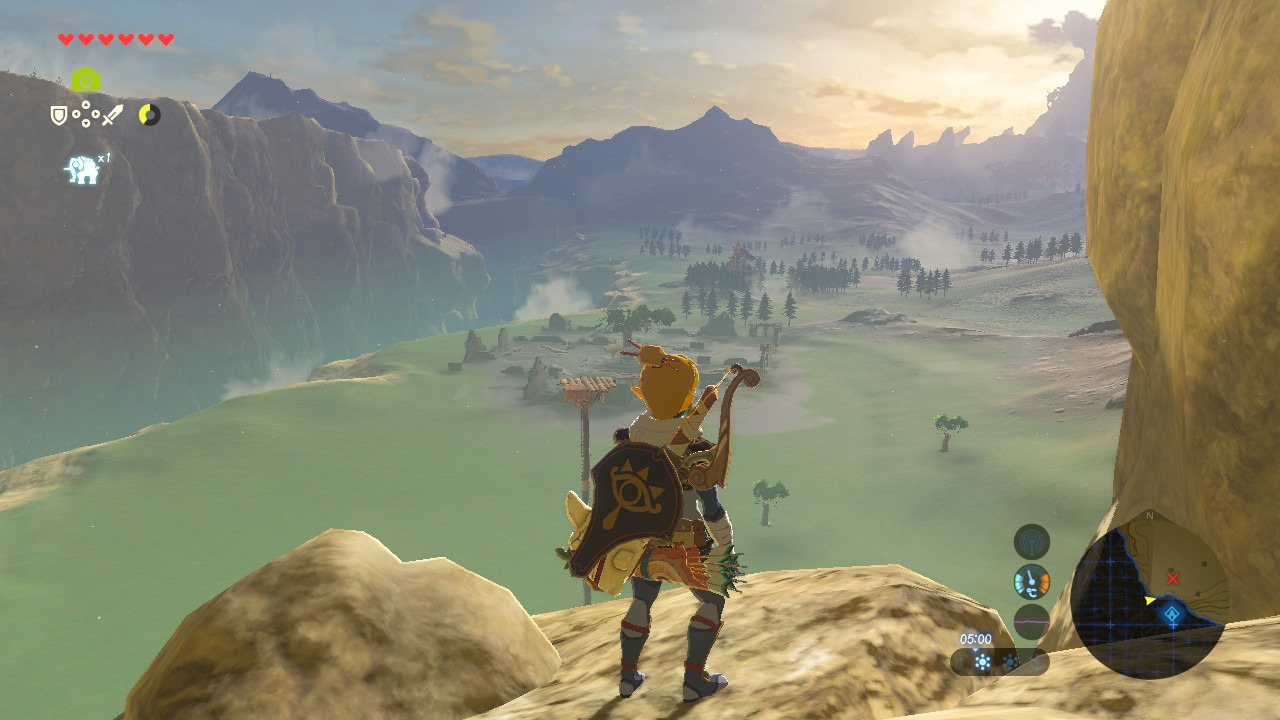Click the noise meter with purple line
Image resolution: width=1280 pixels, height=720 pixels.
pos(1031,621)
